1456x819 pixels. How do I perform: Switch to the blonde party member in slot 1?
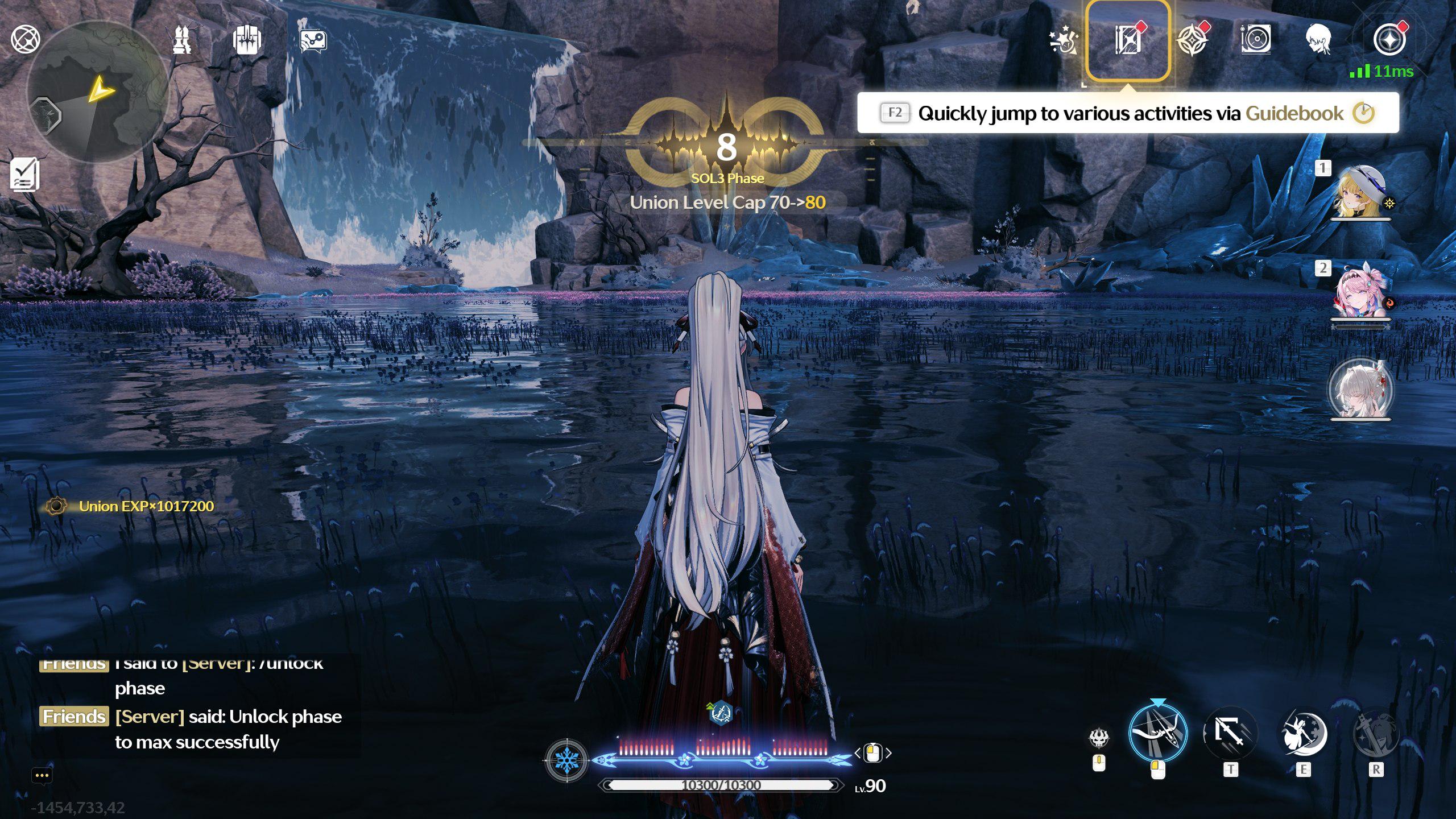(x=1360, y=192)
